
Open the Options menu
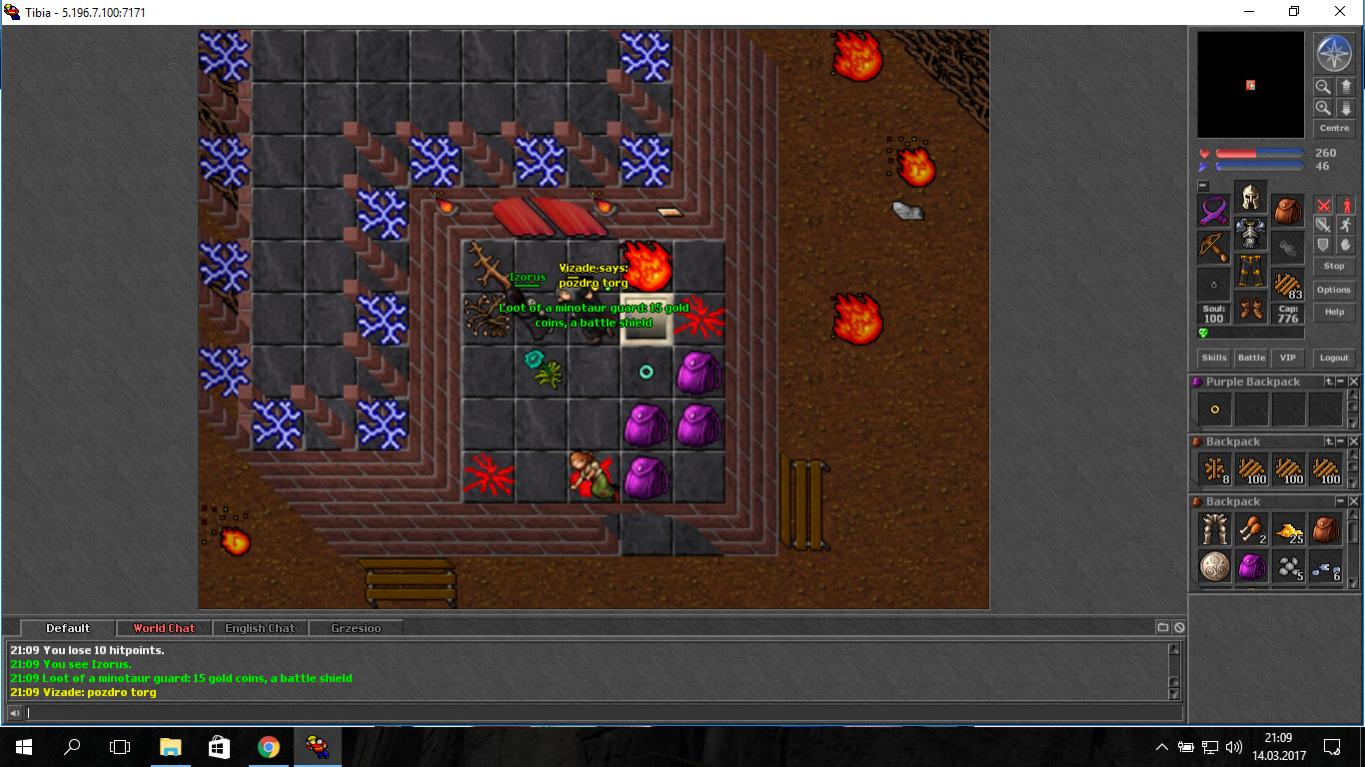1333,290
